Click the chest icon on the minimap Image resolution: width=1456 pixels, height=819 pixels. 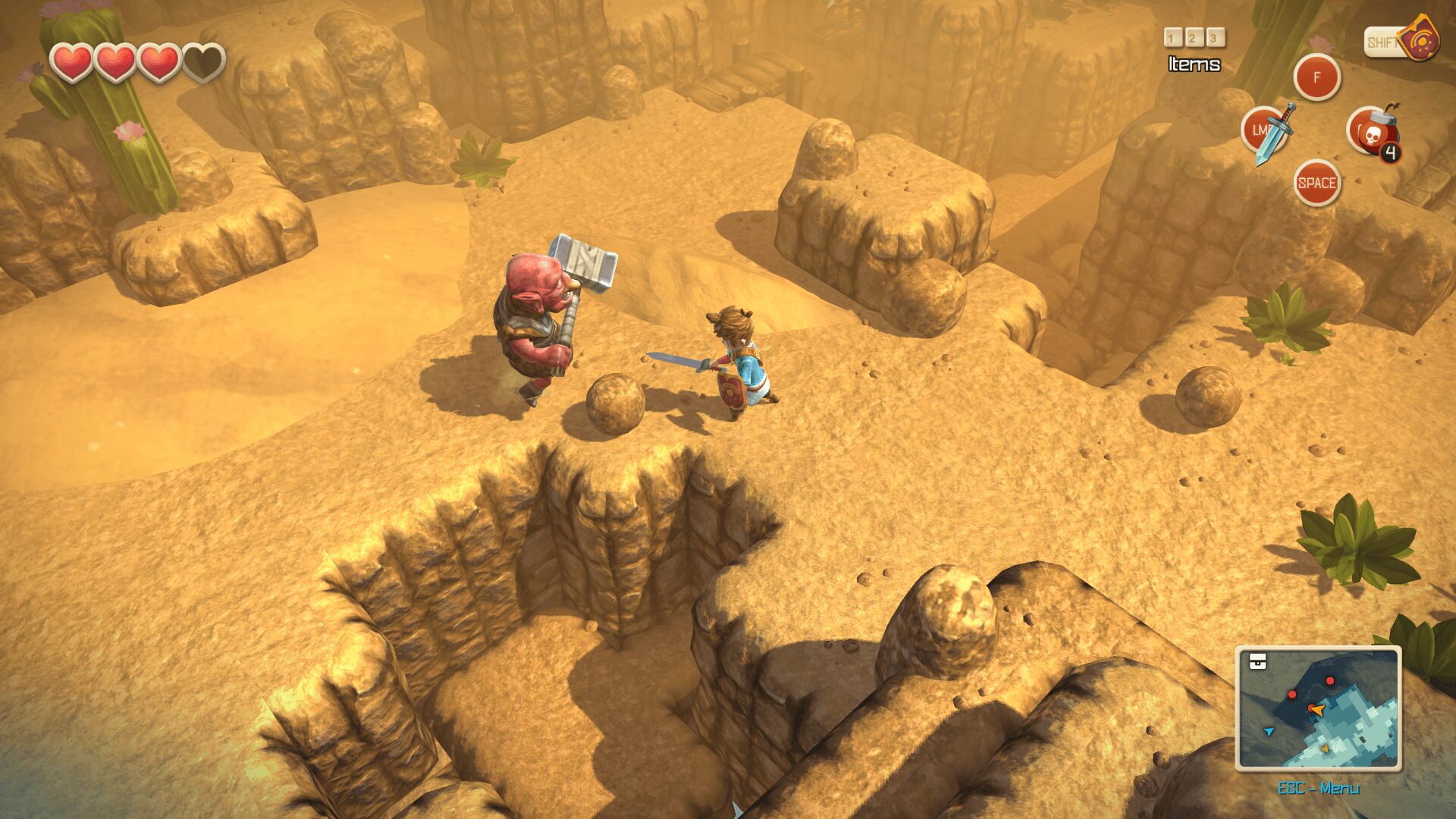point(1258,661)
